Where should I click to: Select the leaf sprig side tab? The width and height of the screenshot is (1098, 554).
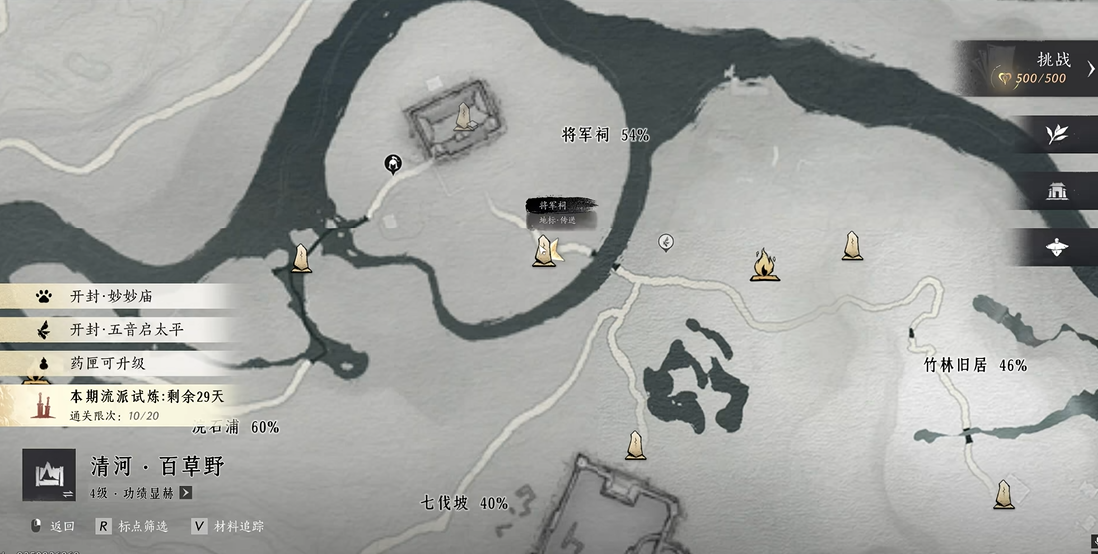click(1056, 134)
